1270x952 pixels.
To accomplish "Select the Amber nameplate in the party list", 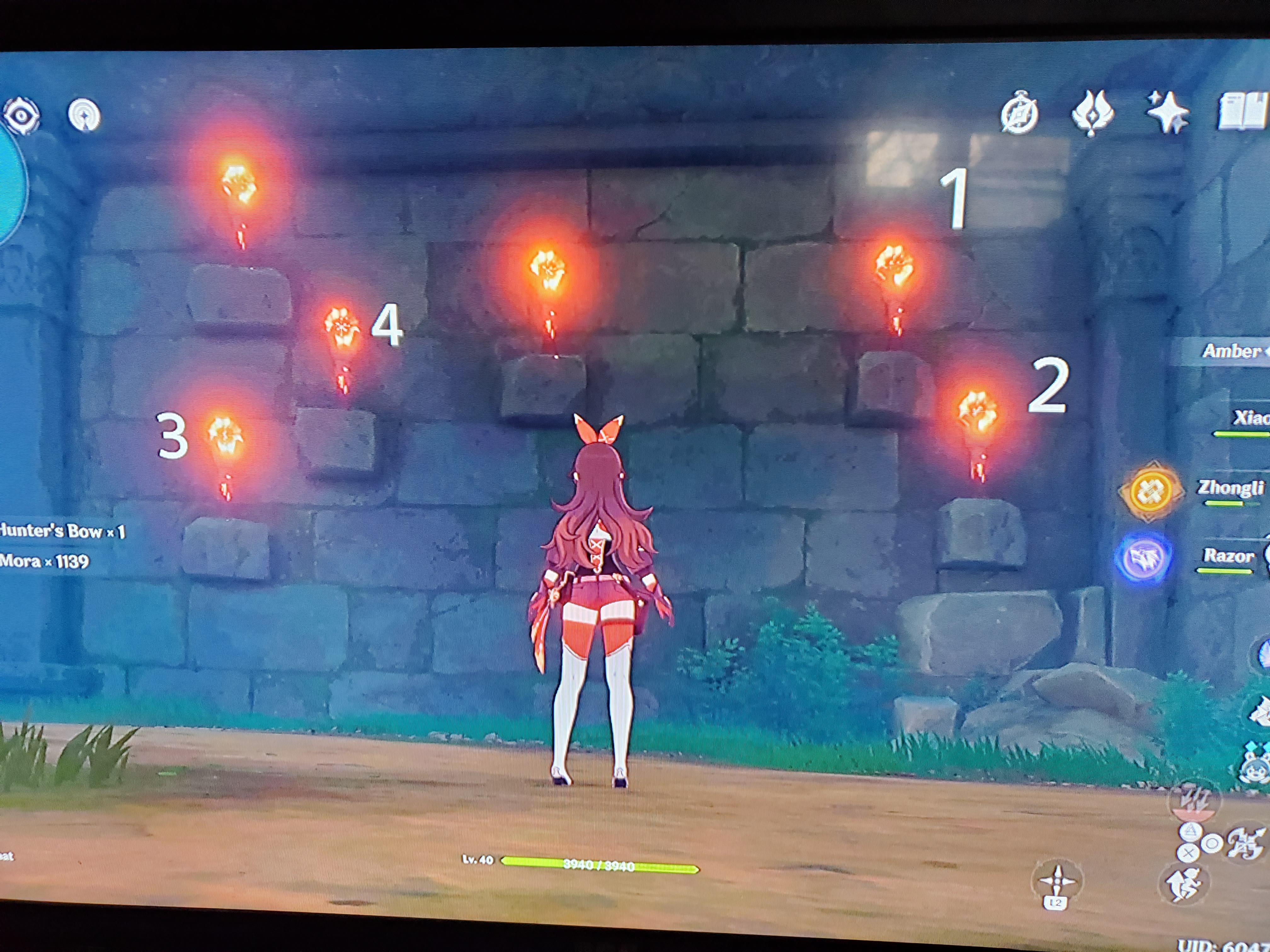I will click(1234, 350).
